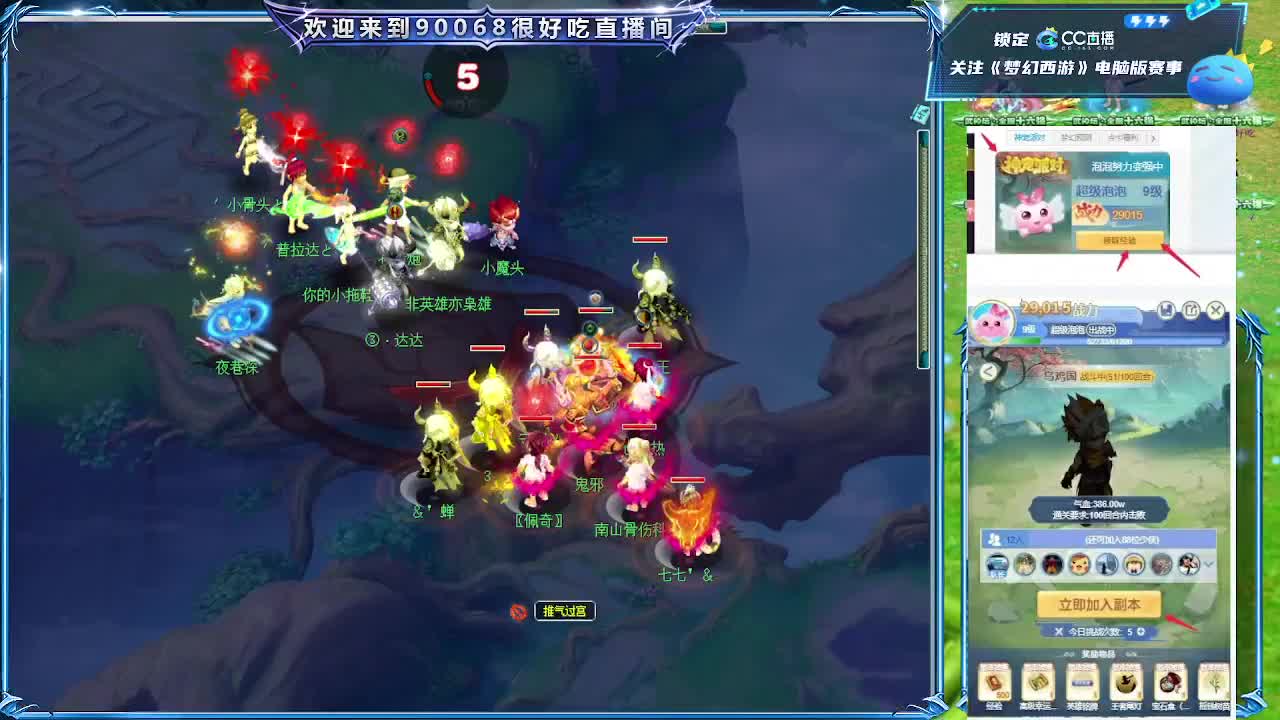Switch to the 梦幻西游 tab

(x=1076, y=139)
